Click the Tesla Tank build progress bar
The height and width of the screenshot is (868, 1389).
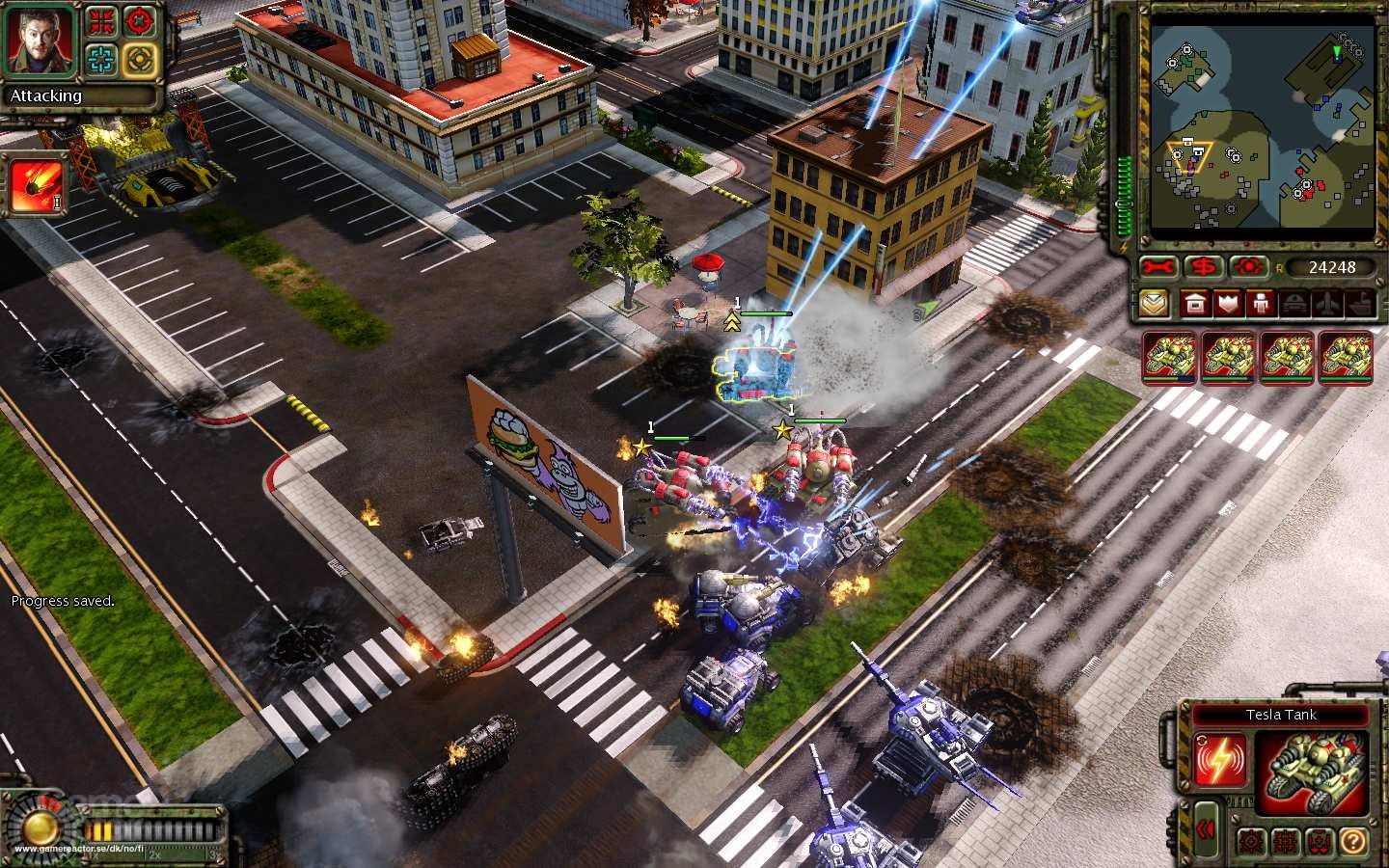[x=1170, y=377]
